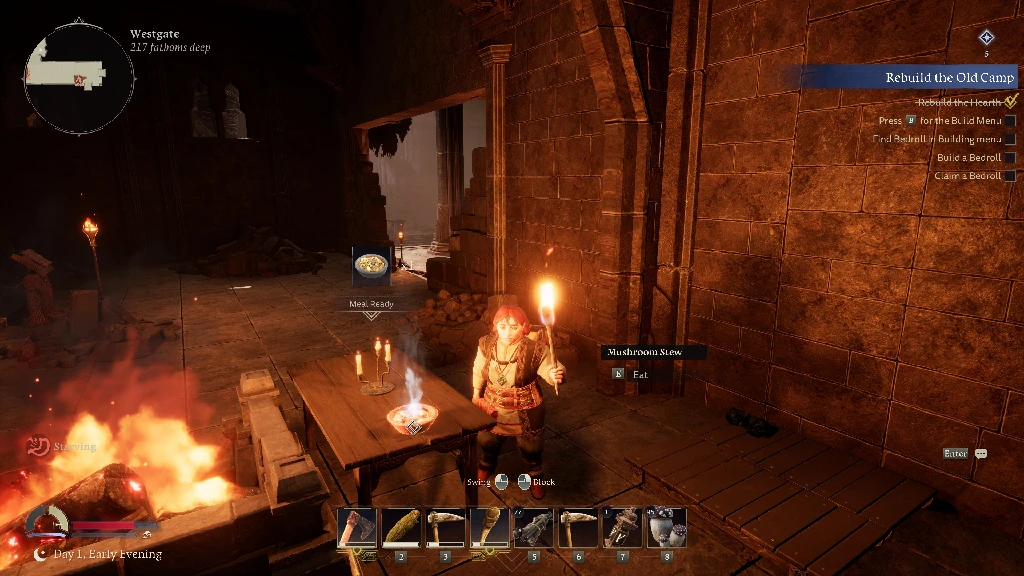1024x576 pixels.
Task: Open the Rebuild the Old Camp quest header
Action: click(x=948, y=78)
